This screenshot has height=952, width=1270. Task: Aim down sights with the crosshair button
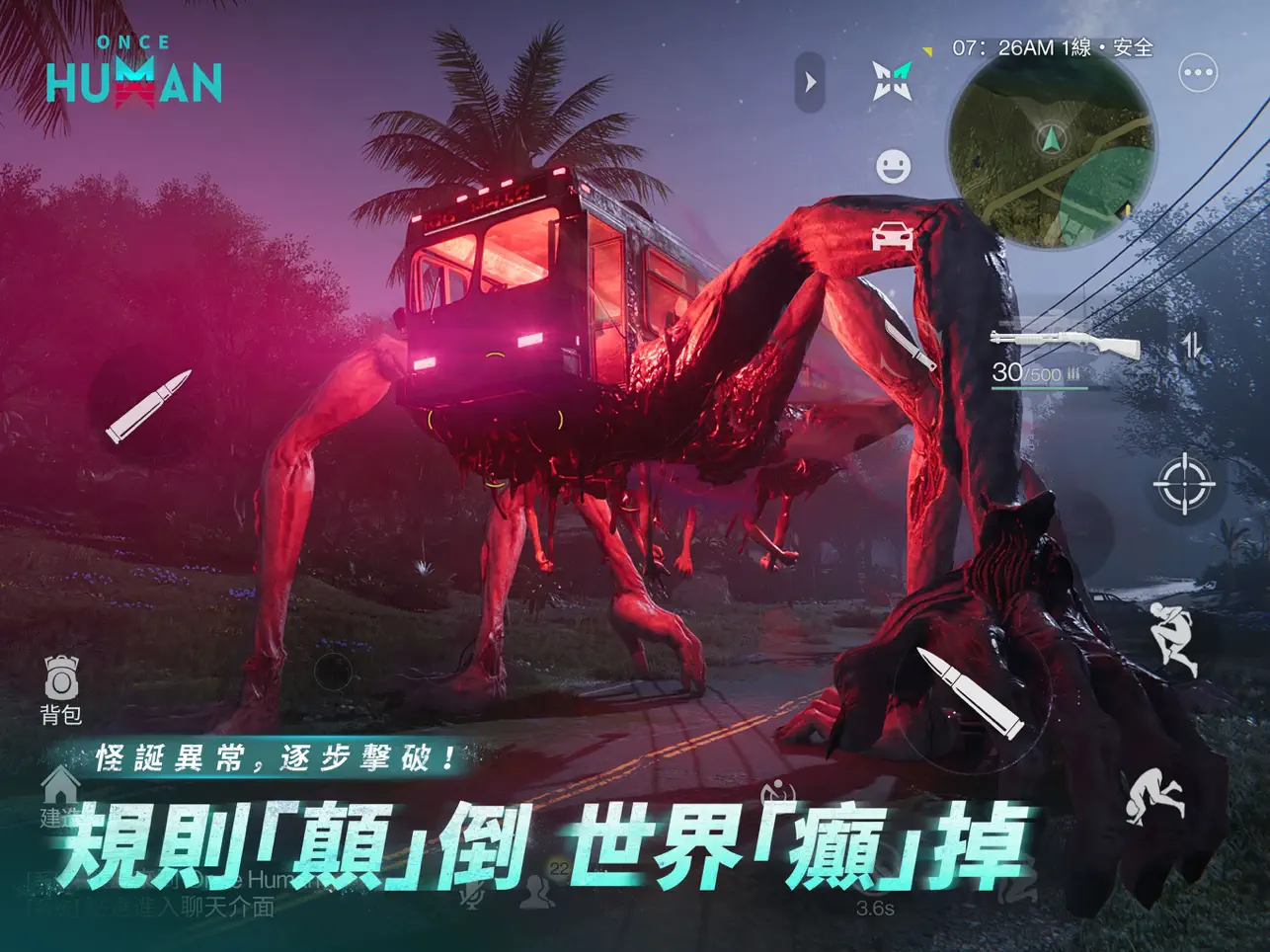1183,485
